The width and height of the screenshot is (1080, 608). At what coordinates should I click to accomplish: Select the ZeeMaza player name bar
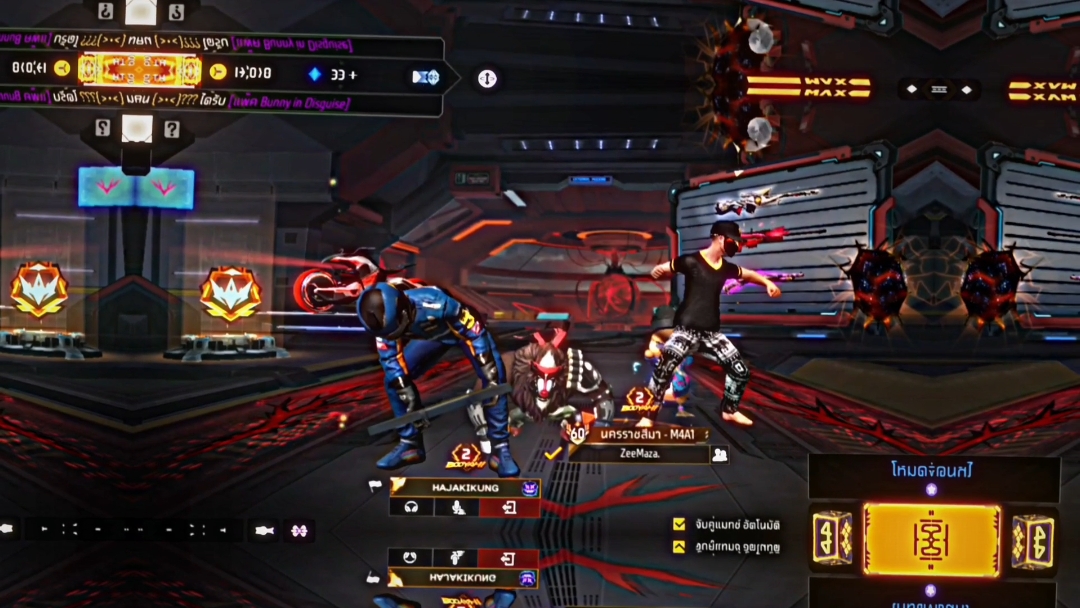click(x=637, y=454)
